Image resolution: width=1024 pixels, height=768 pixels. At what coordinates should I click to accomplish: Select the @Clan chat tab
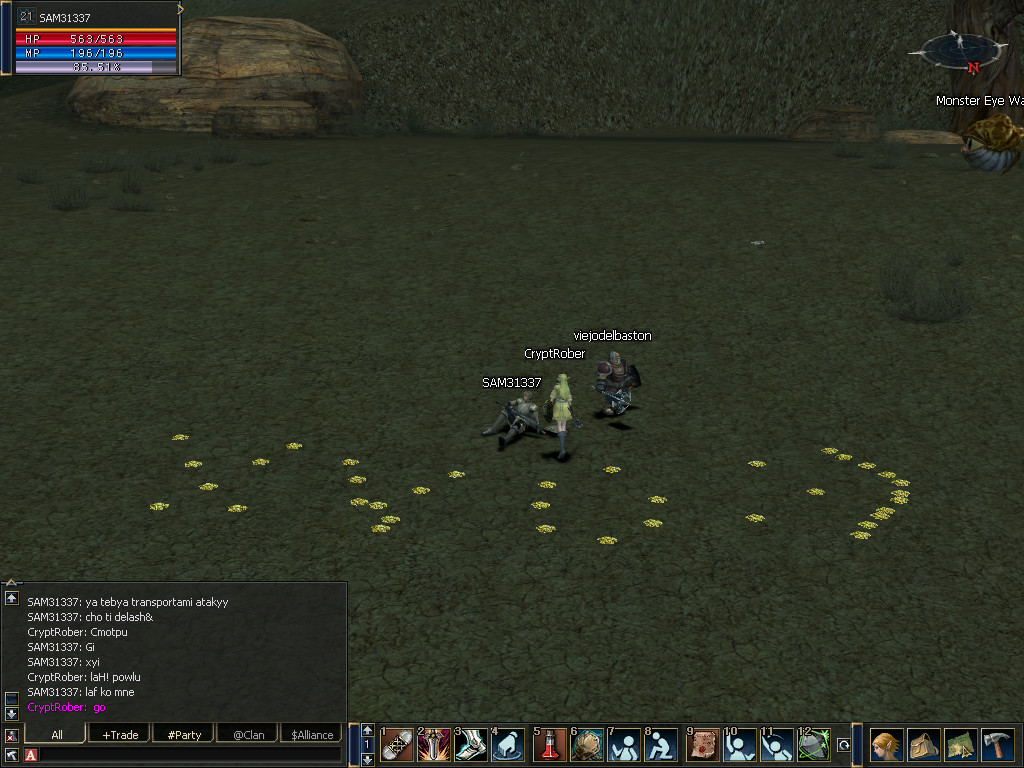click(x=248, y=735)
